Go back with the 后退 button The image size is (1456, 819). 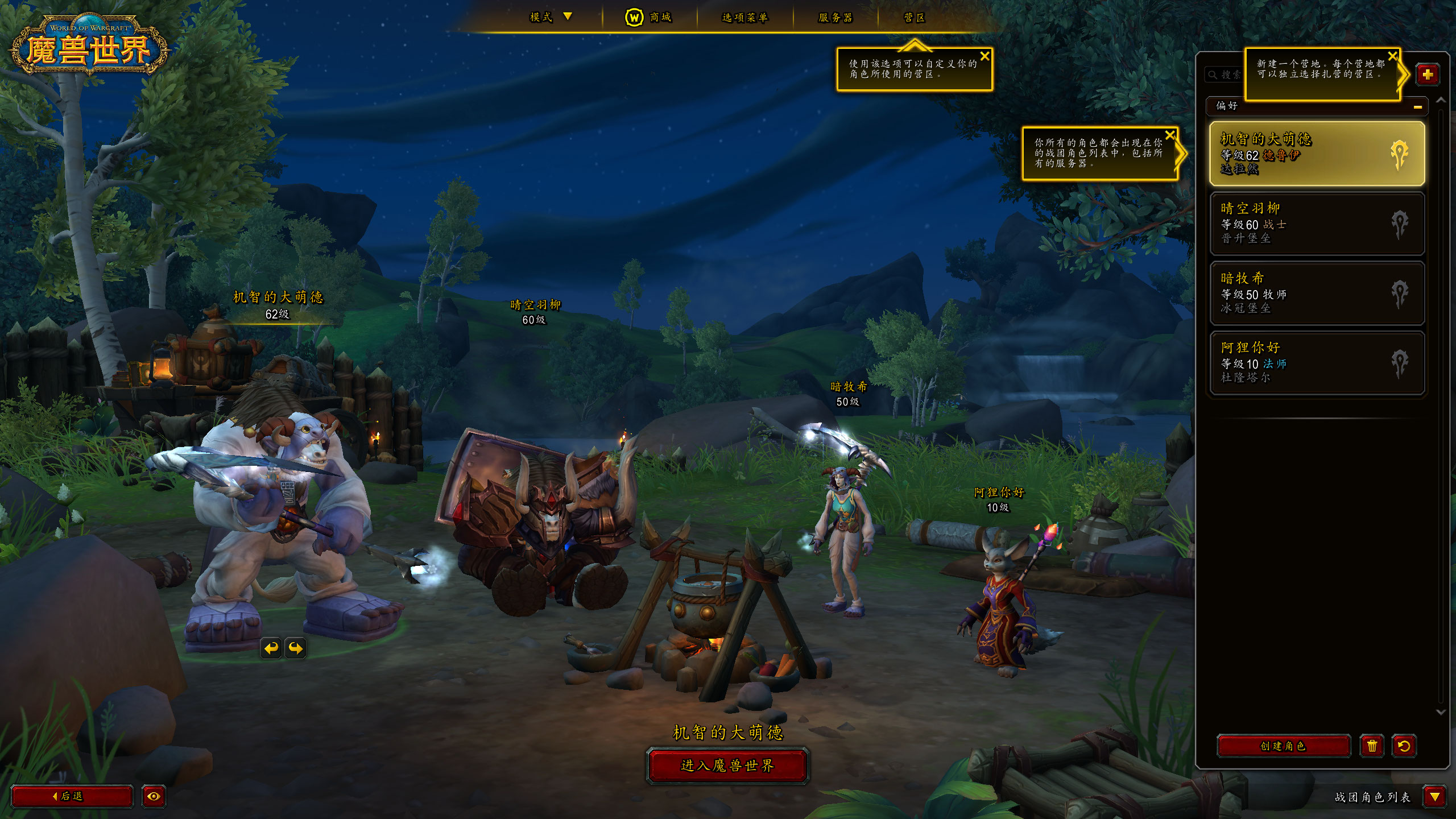click(x=72, y=796)
